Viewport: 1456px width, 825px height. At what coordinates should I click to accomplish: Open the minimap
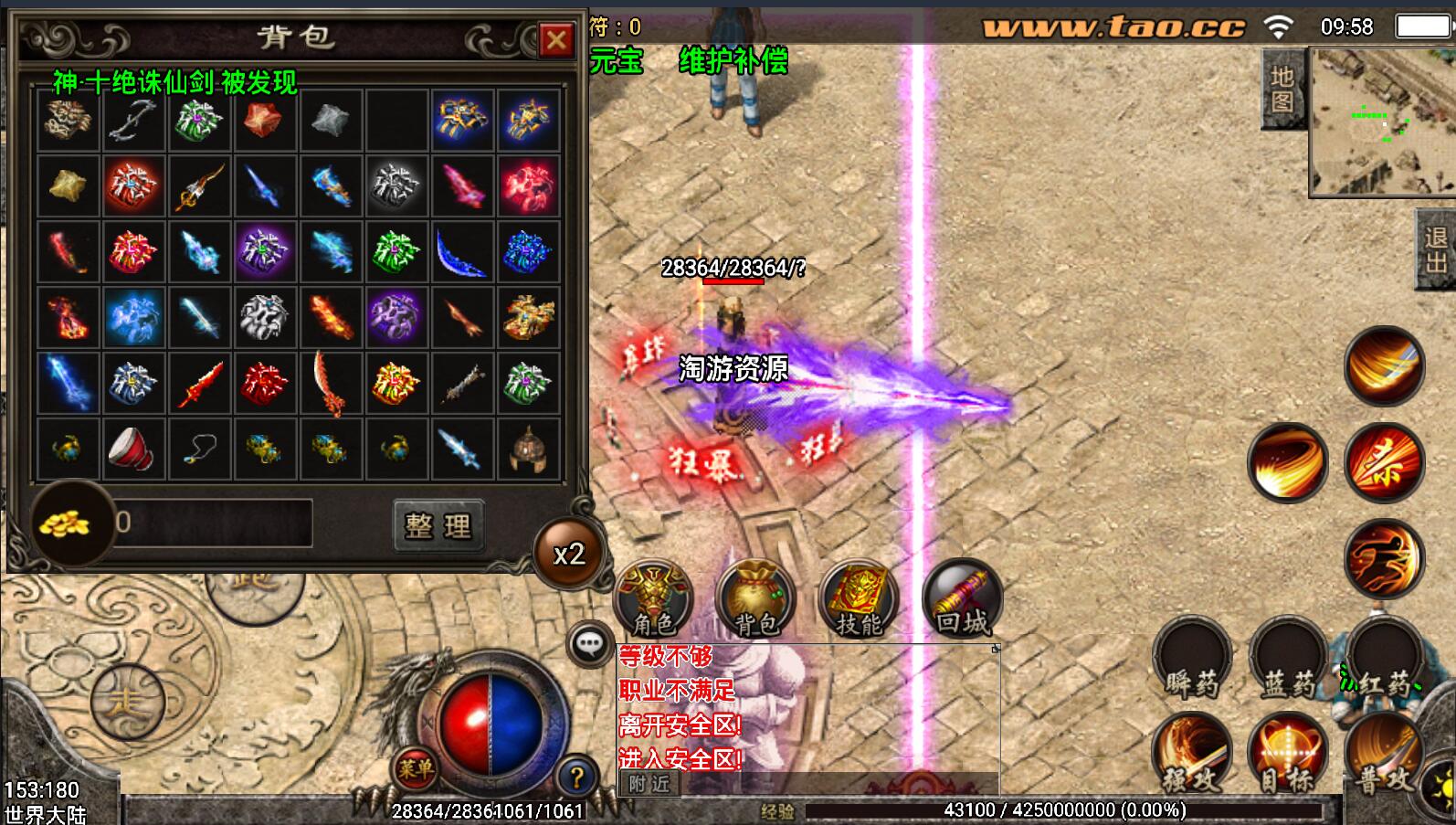1381,122
